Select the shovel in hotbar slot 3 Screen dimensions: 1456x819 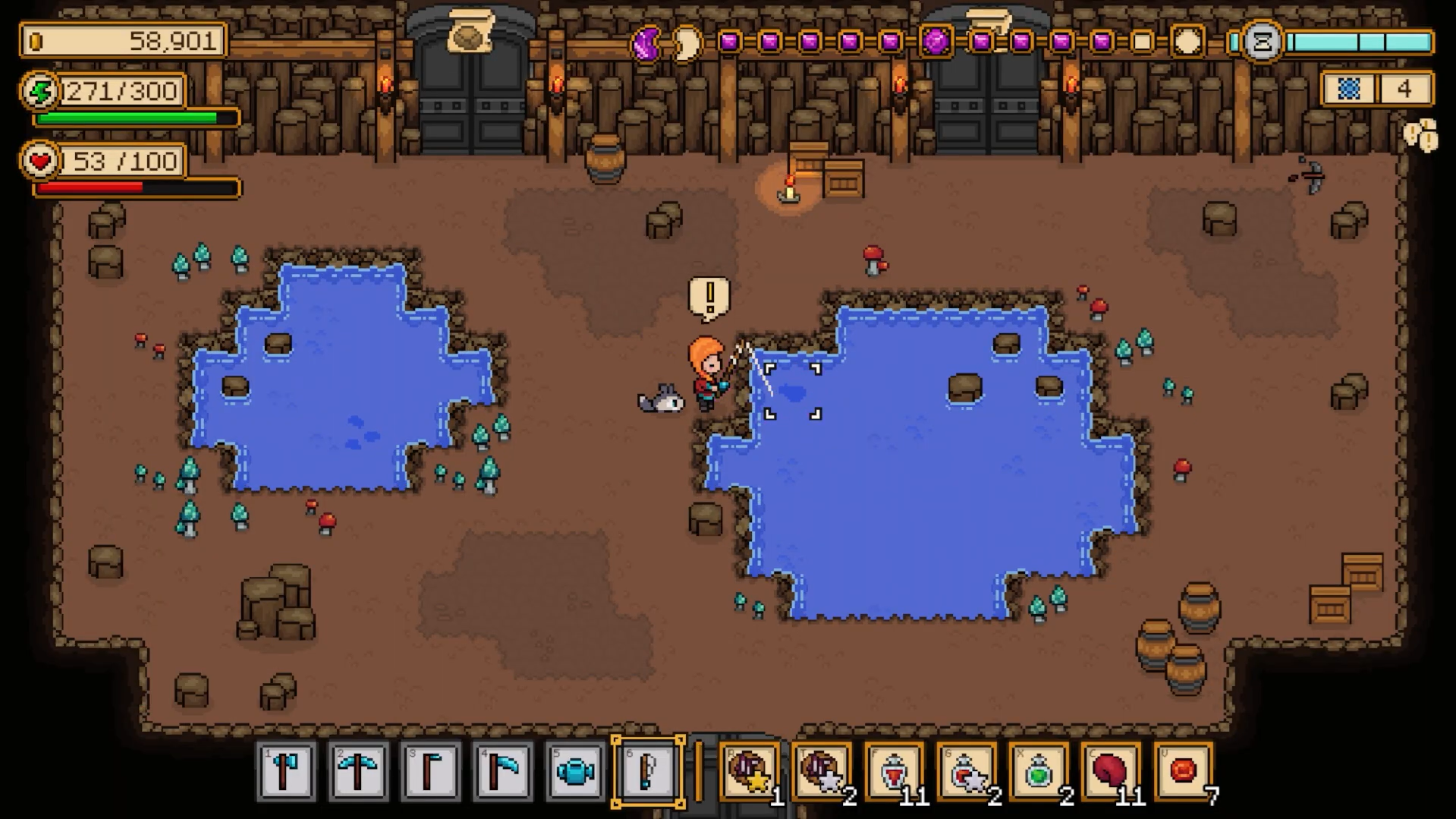[x=430, y=771]
